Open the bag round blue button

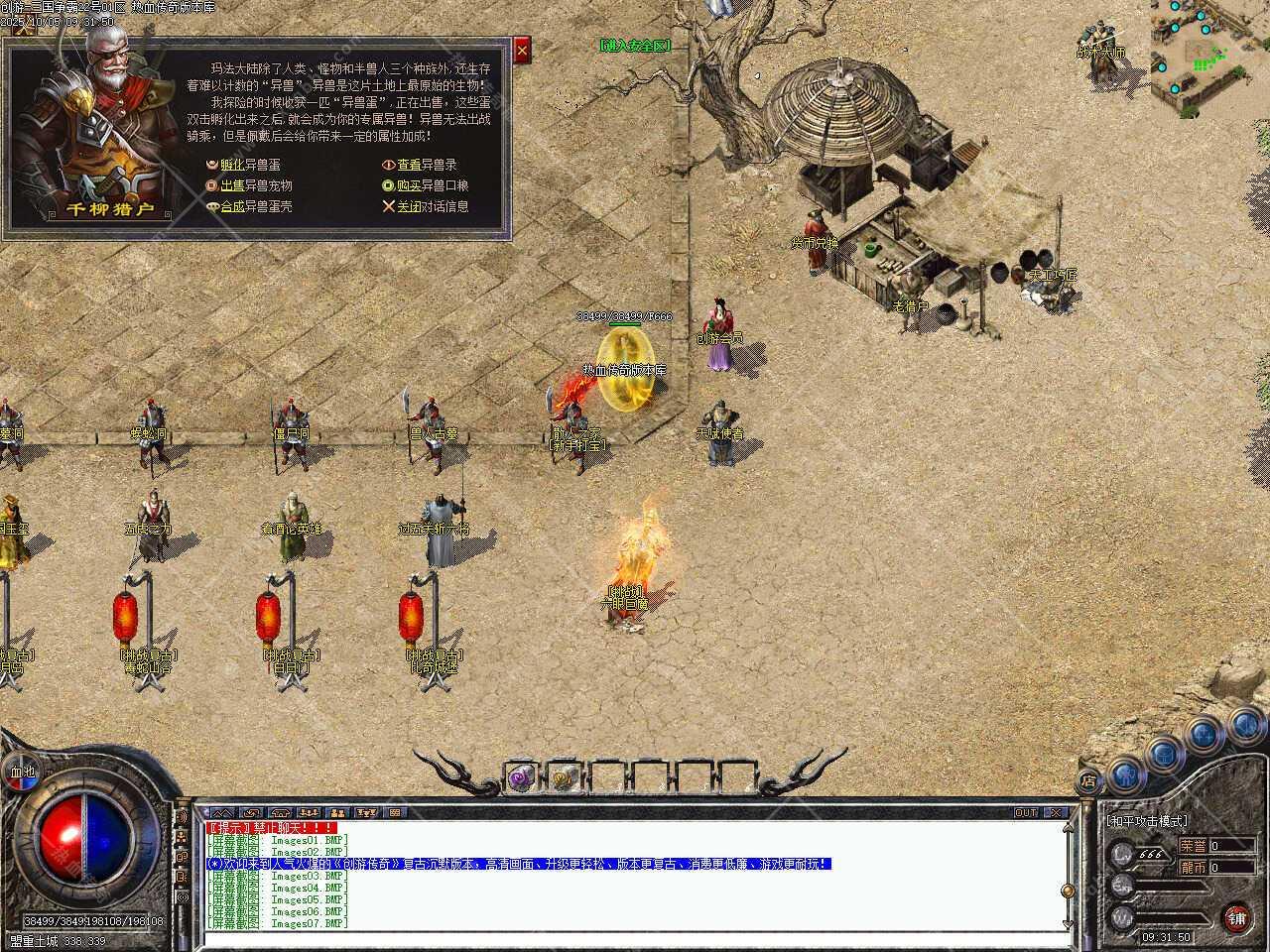(1165, 755)
